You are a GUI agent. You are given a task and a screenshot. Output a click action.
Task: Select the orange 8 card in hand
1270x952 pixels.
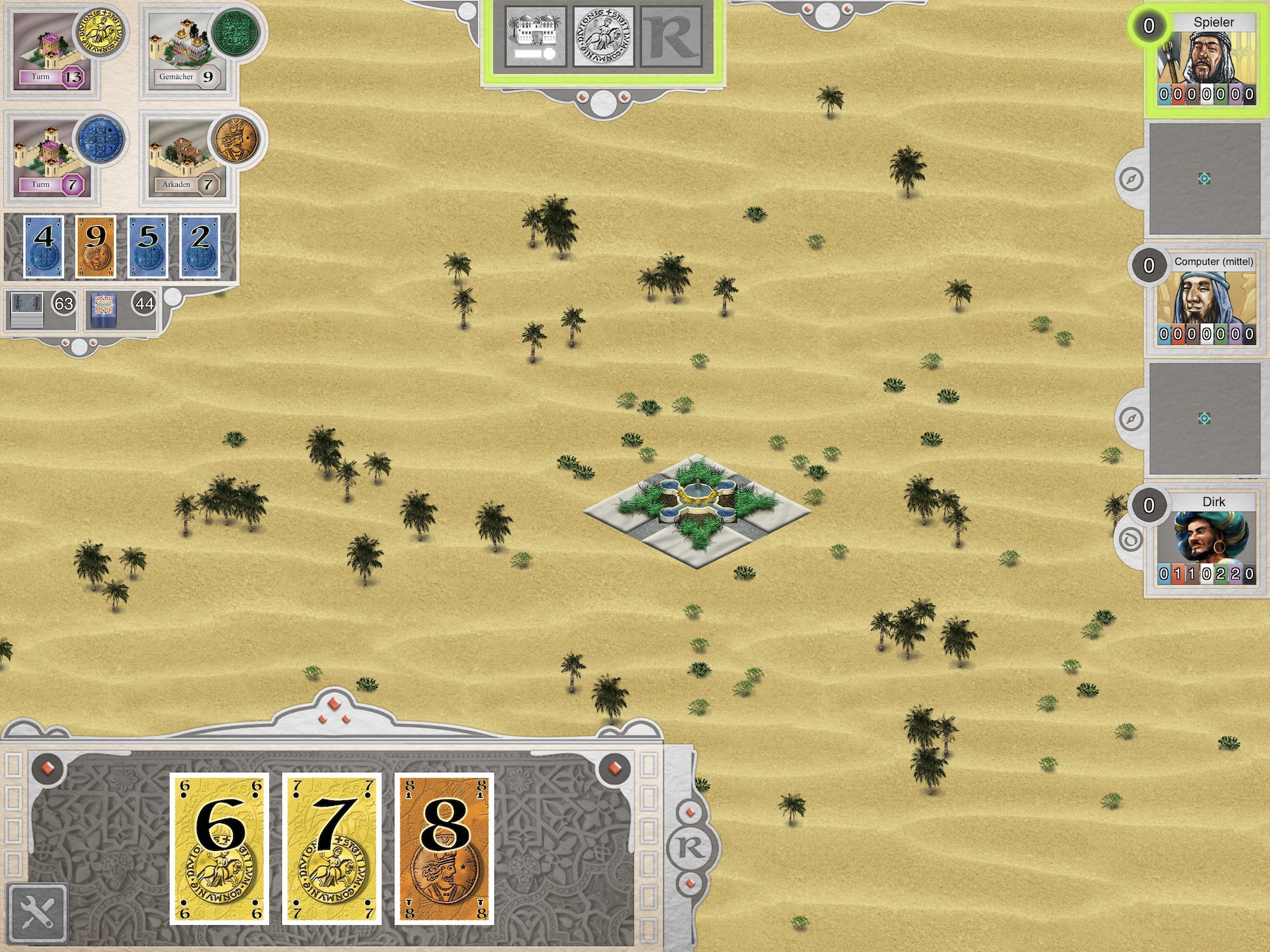(x=444, y=848)
